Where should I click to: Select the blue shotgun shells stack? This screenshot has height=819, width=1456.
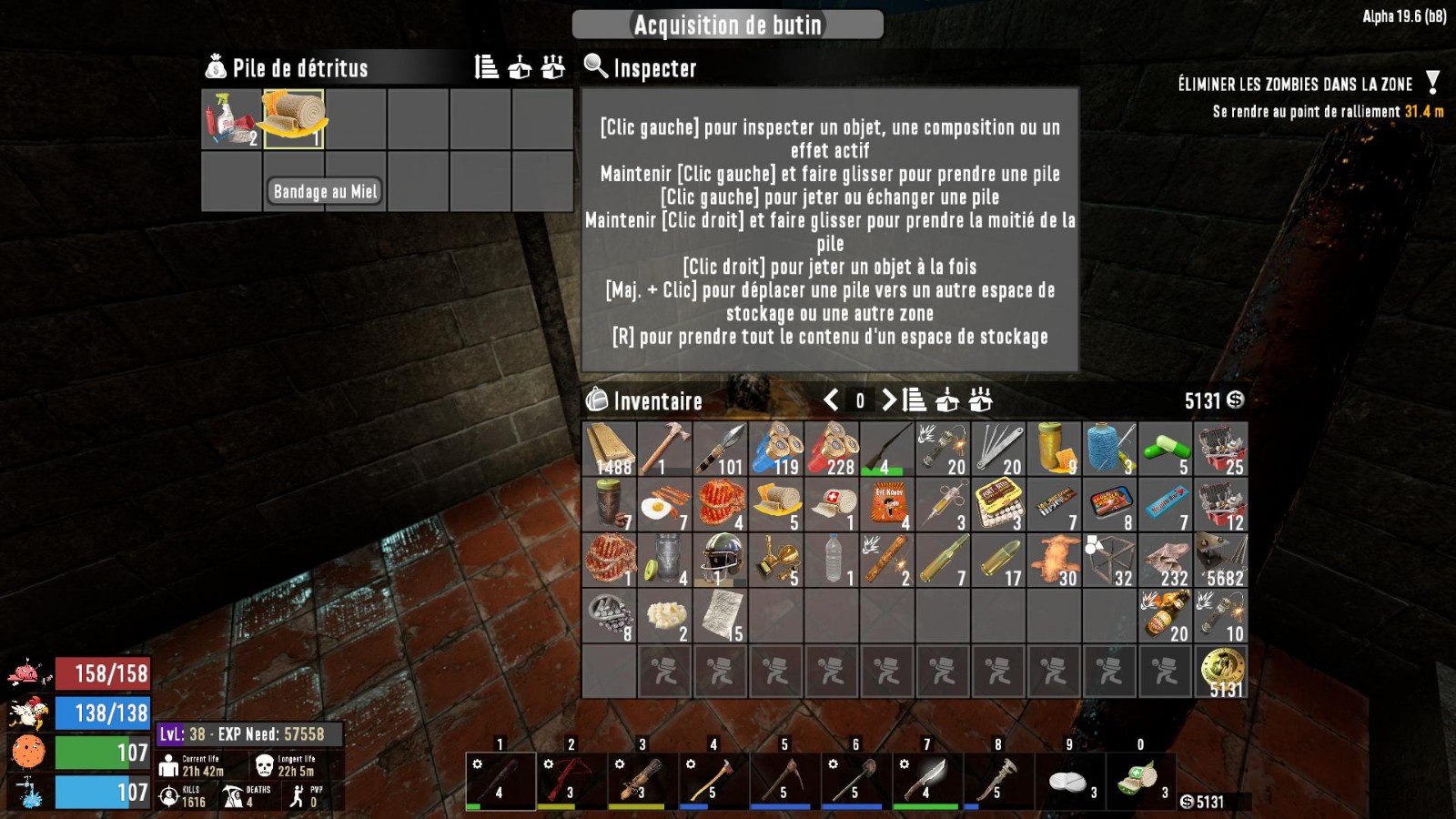point(776,449)
